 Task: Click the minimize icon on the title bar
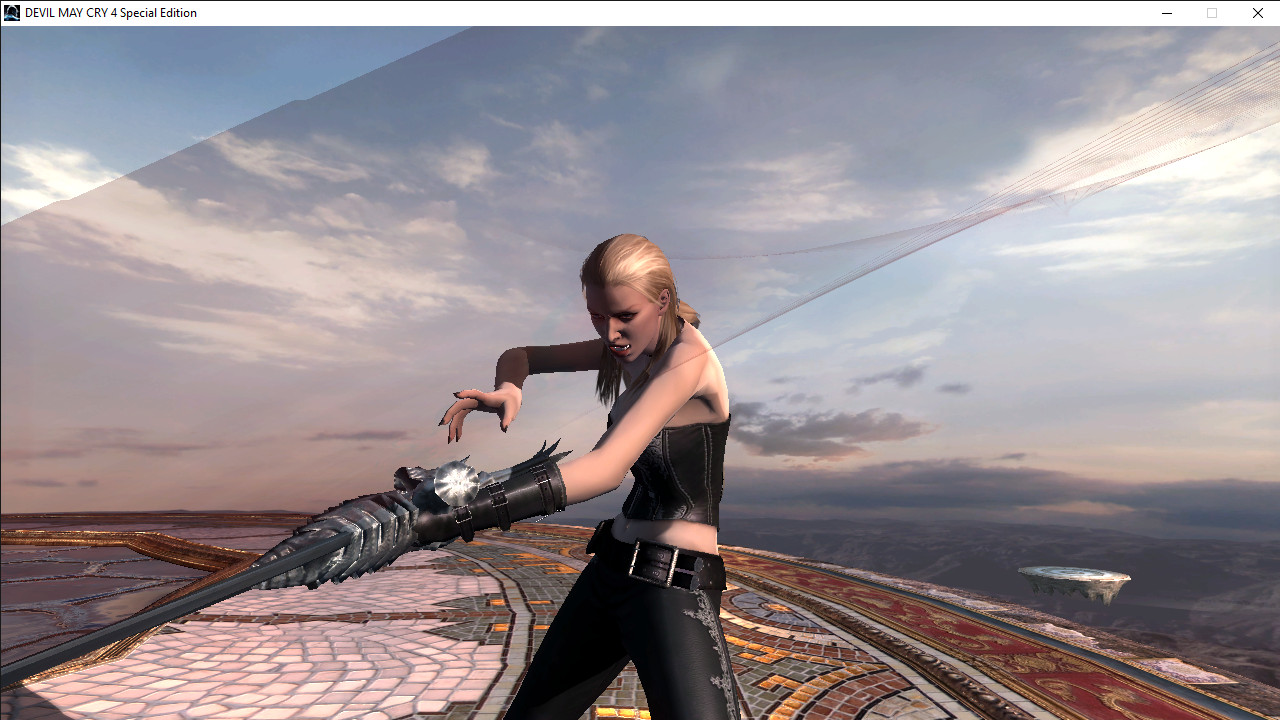1166,13
